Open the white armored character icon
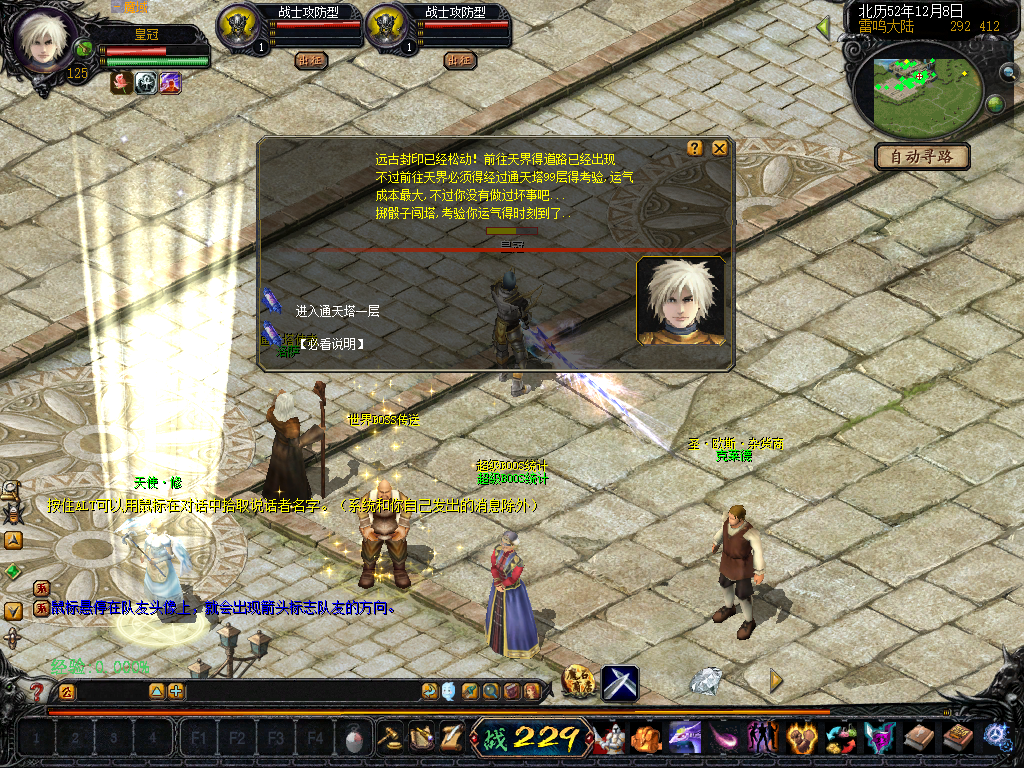Viewport: 1024px width, 768px height. point(610,738)
